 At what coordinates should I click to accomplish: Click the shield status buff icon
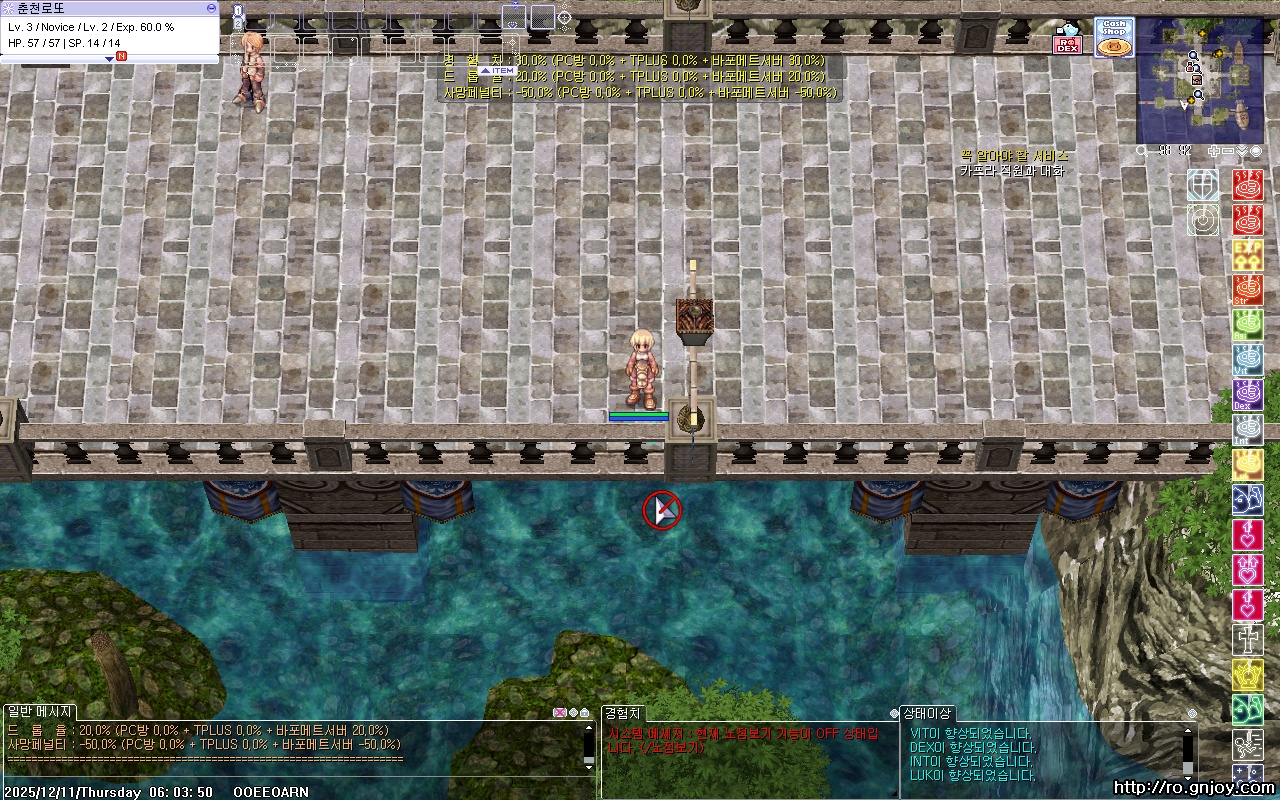coord(1203,185)
